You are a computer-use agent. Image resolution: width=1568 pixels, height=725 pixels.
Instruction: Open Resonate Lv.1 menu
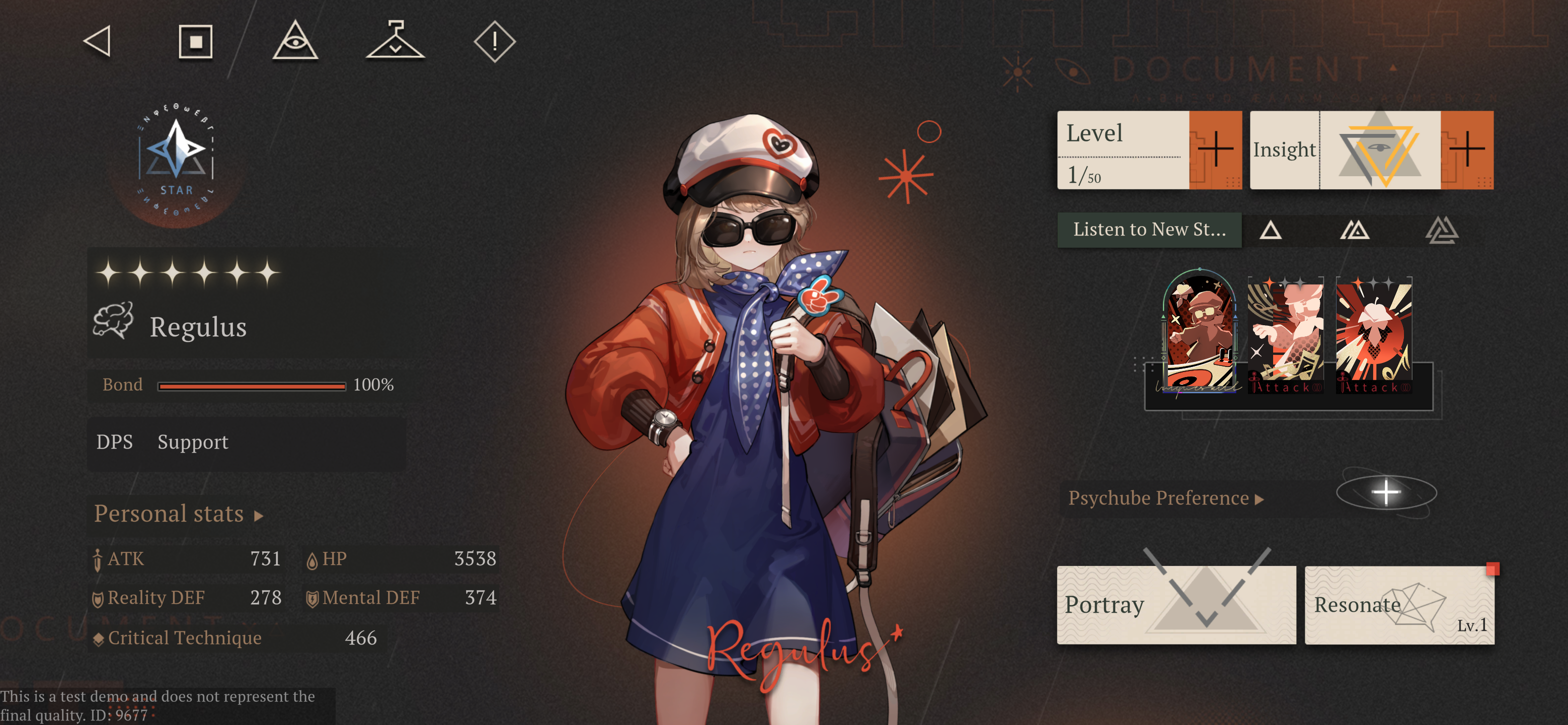tap(1399, 604)
